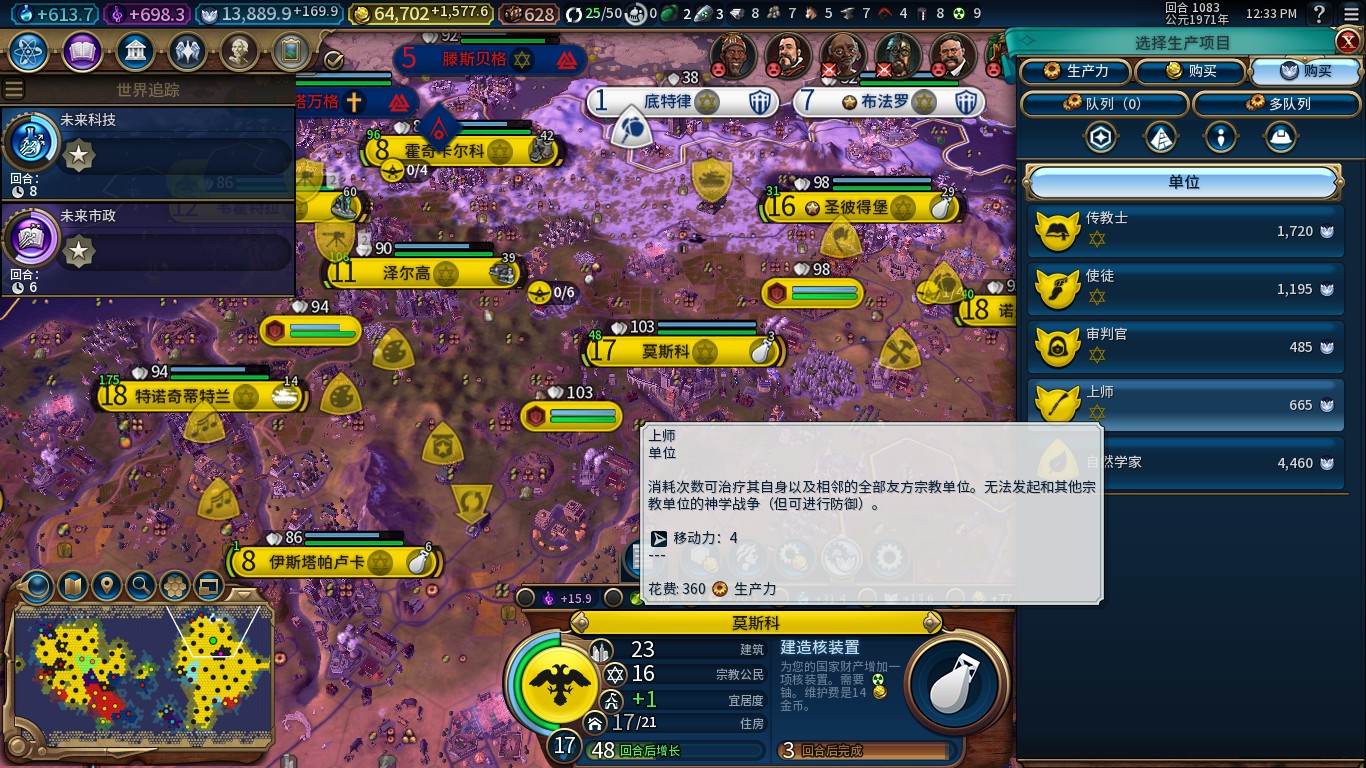Open the government building icon
Screen dimensions: 1366x768
pos(135,51)
